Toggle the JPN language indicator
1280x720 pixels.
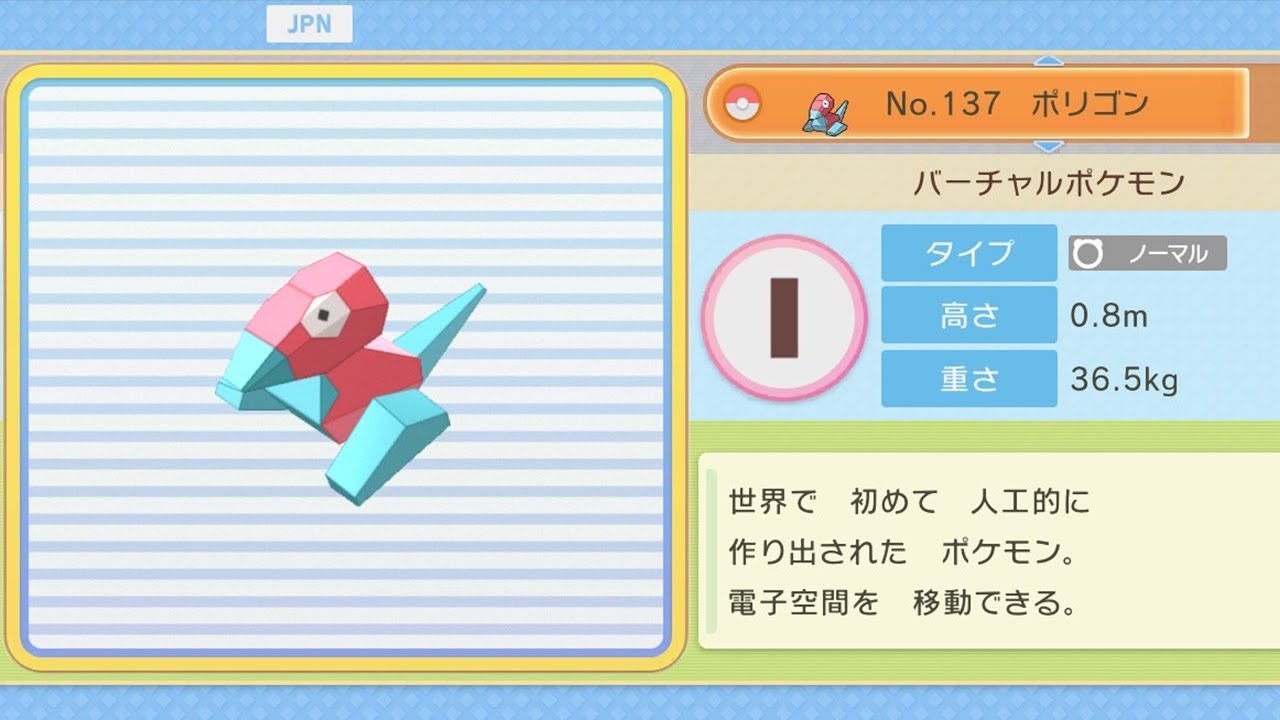pos(310,24)
